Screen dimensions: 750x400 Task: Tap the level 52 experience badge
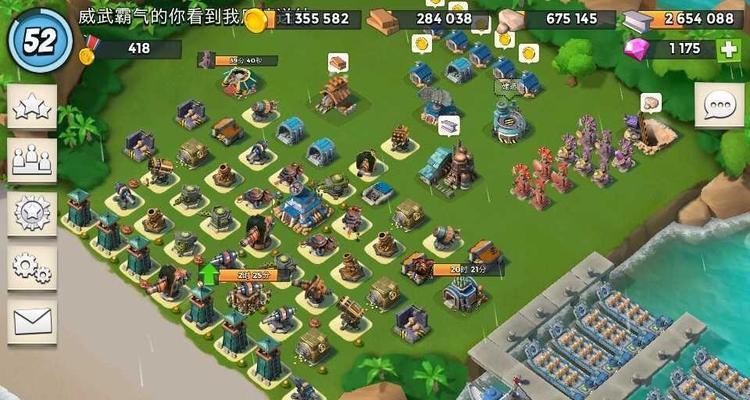coord(39,39)
